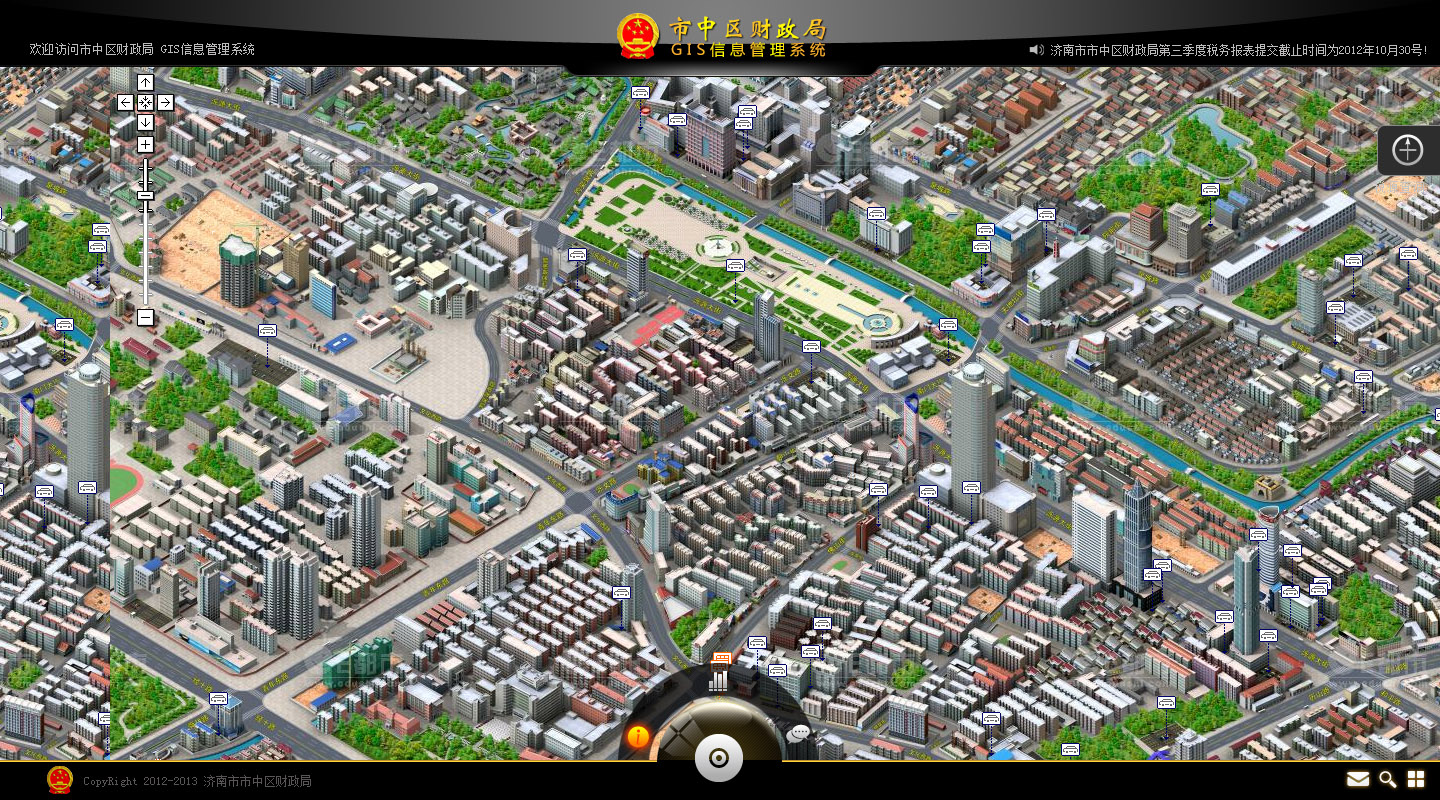
Task: Open search with the magnifying glass icon
Action: [1387, 779]
